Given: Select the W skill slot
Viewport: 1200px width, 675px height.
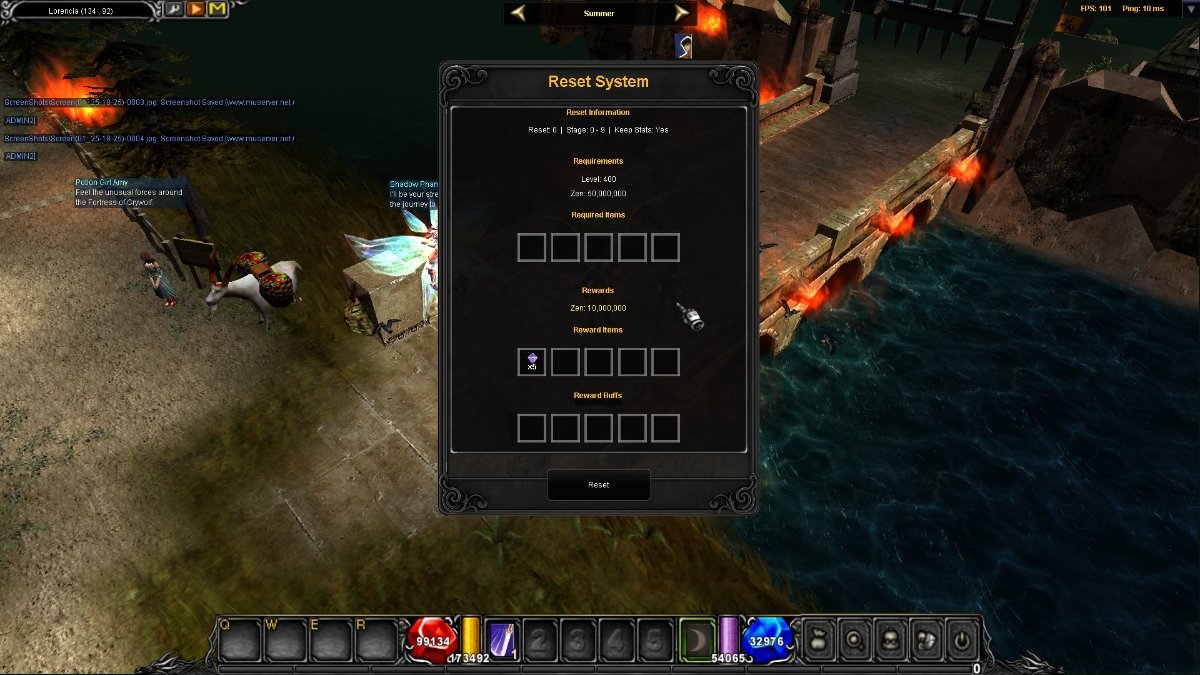Looking at the screenshot, I should pyautogui.click(x=285, y=640).
